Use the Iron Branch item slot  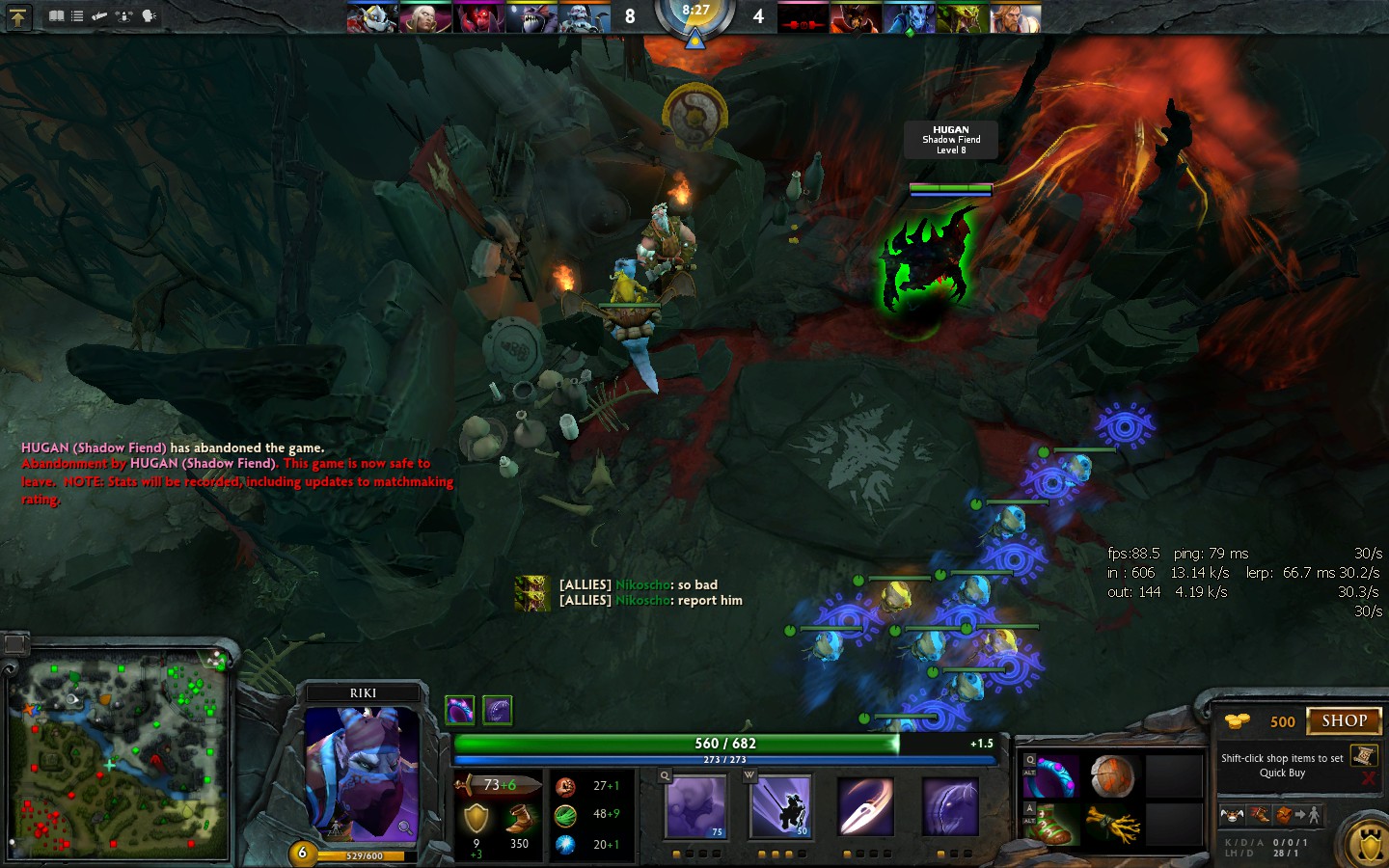[1112, 826]
